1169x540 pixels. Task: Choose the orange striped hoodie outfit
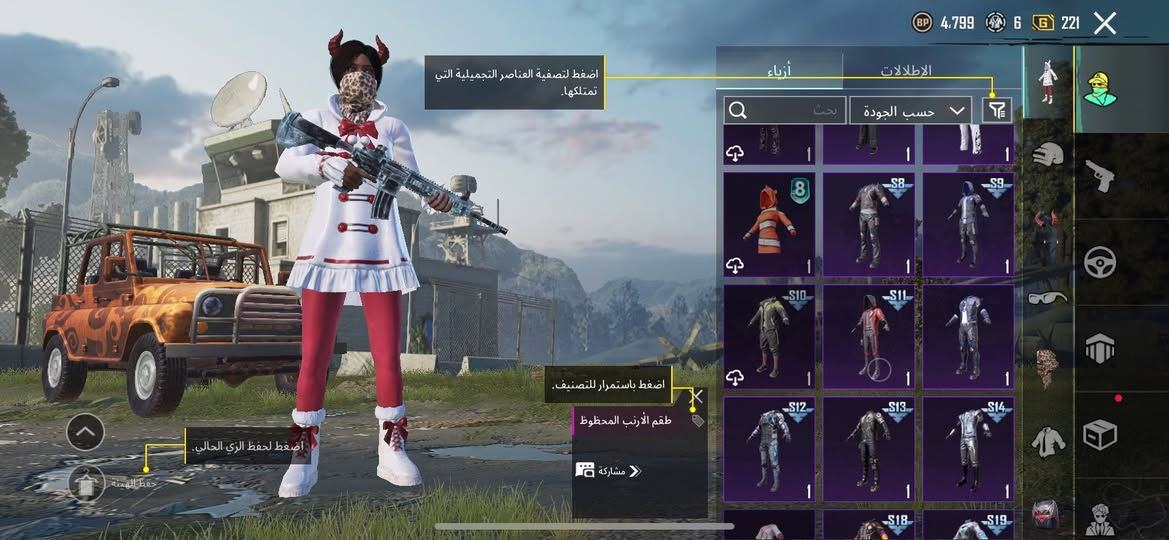click(768, 224)
